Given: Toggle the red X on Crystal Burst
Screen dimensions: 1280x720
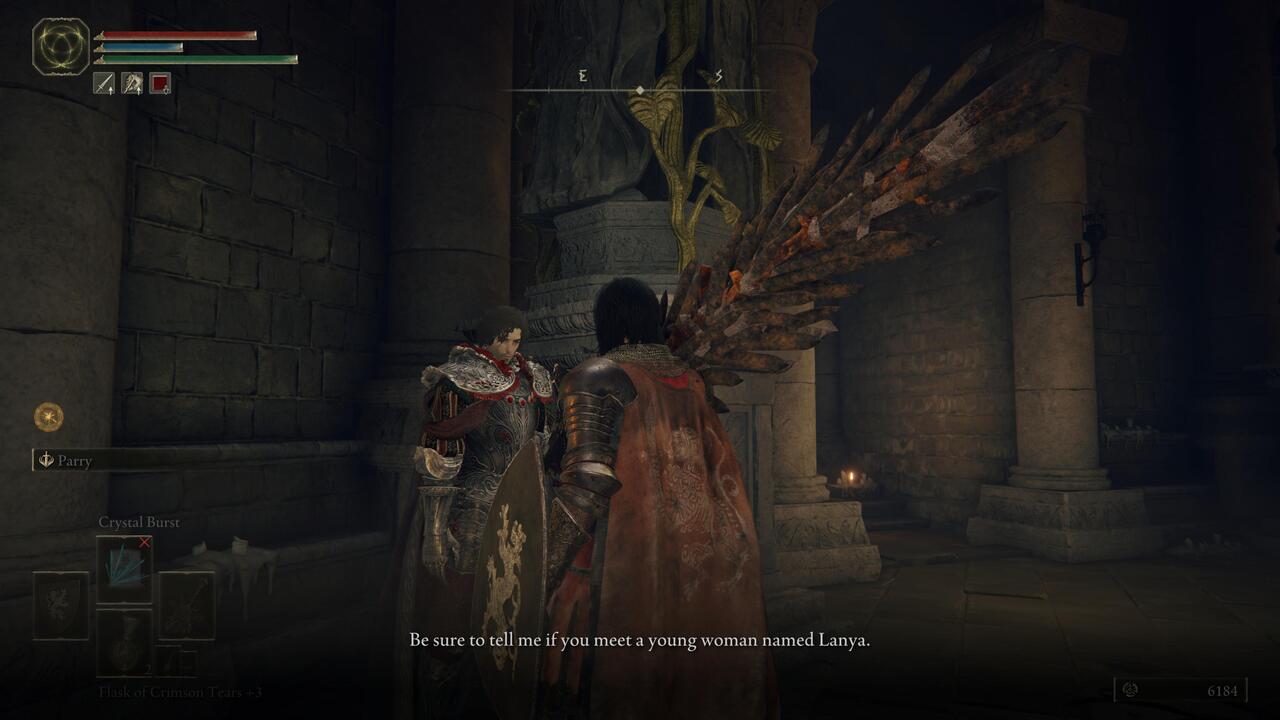Looking at the screenshot, I should click(142, 543).
